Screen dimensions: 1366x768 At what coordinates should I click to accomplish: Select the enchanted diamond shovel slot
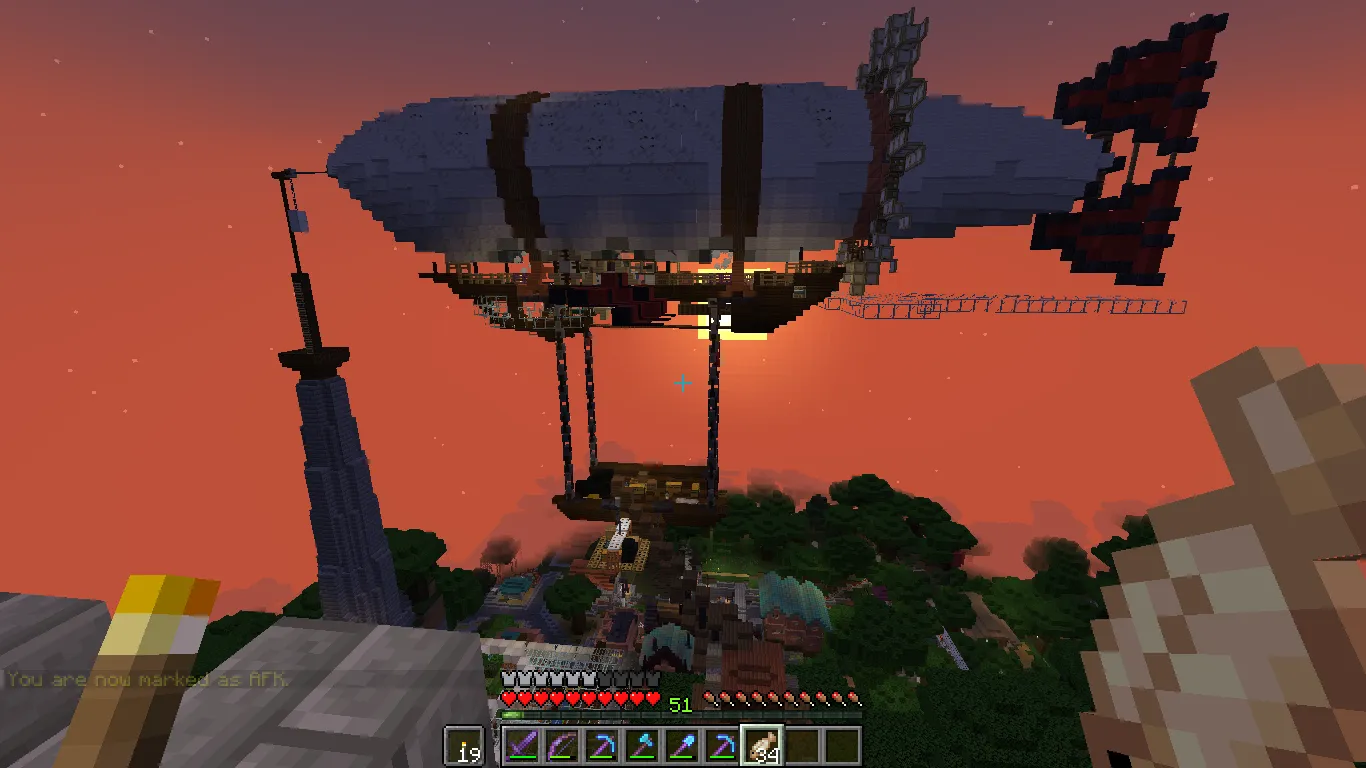(682, 746)
